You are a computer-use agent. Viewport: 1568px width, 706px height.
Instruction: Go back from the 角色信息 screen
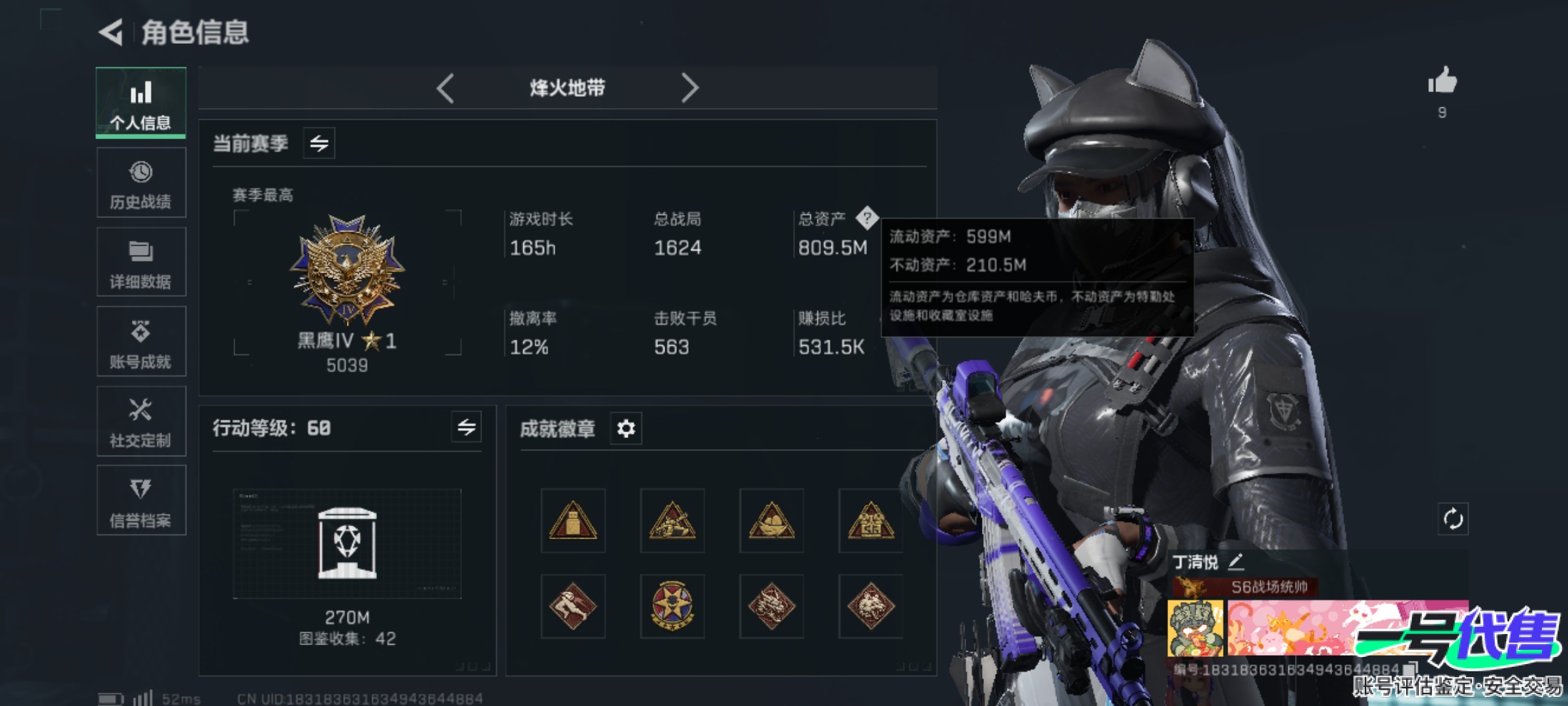coord(112,32)
